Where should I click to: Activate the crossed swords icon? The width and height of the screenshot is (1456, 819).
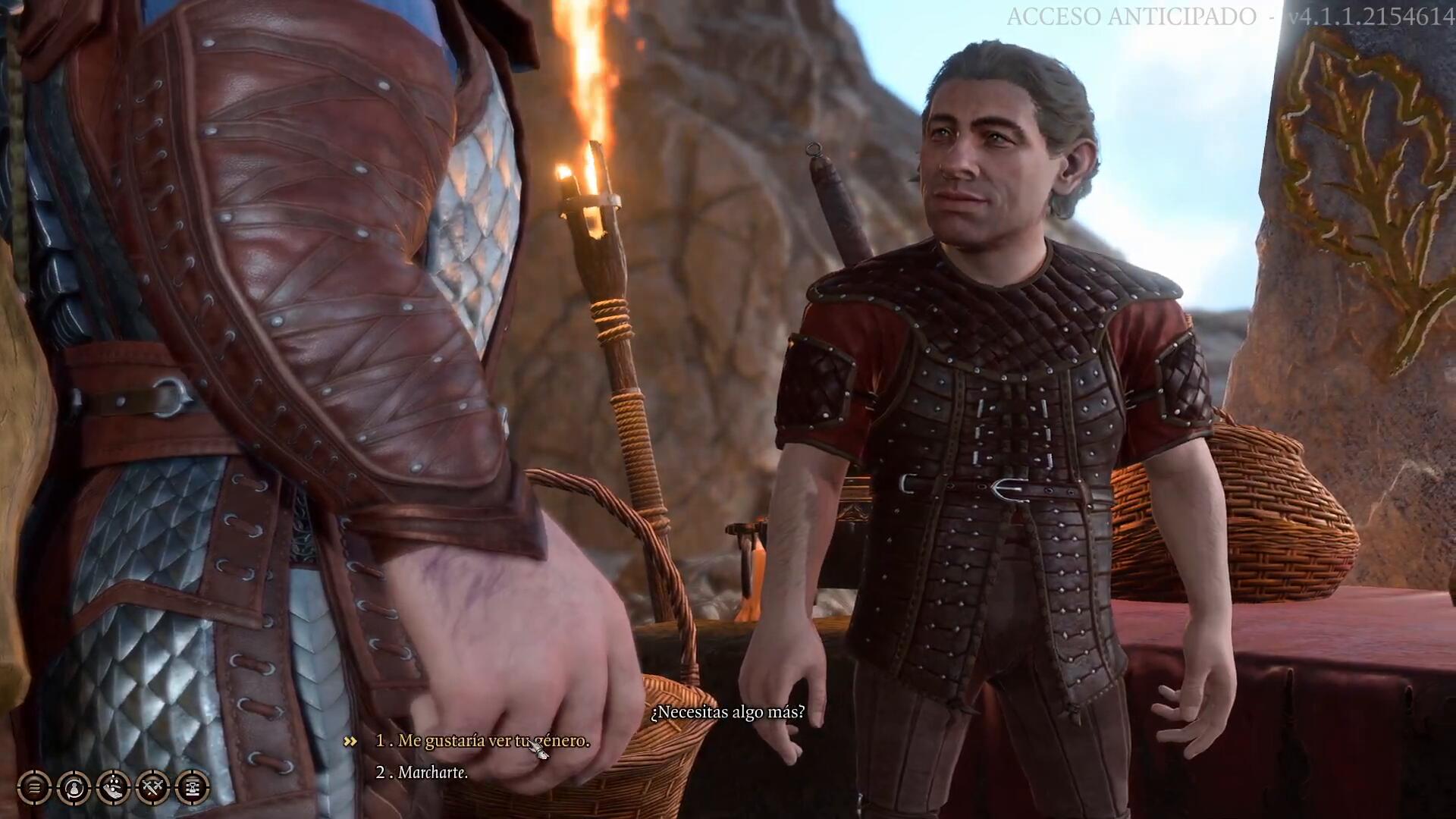tap(152, 788)
